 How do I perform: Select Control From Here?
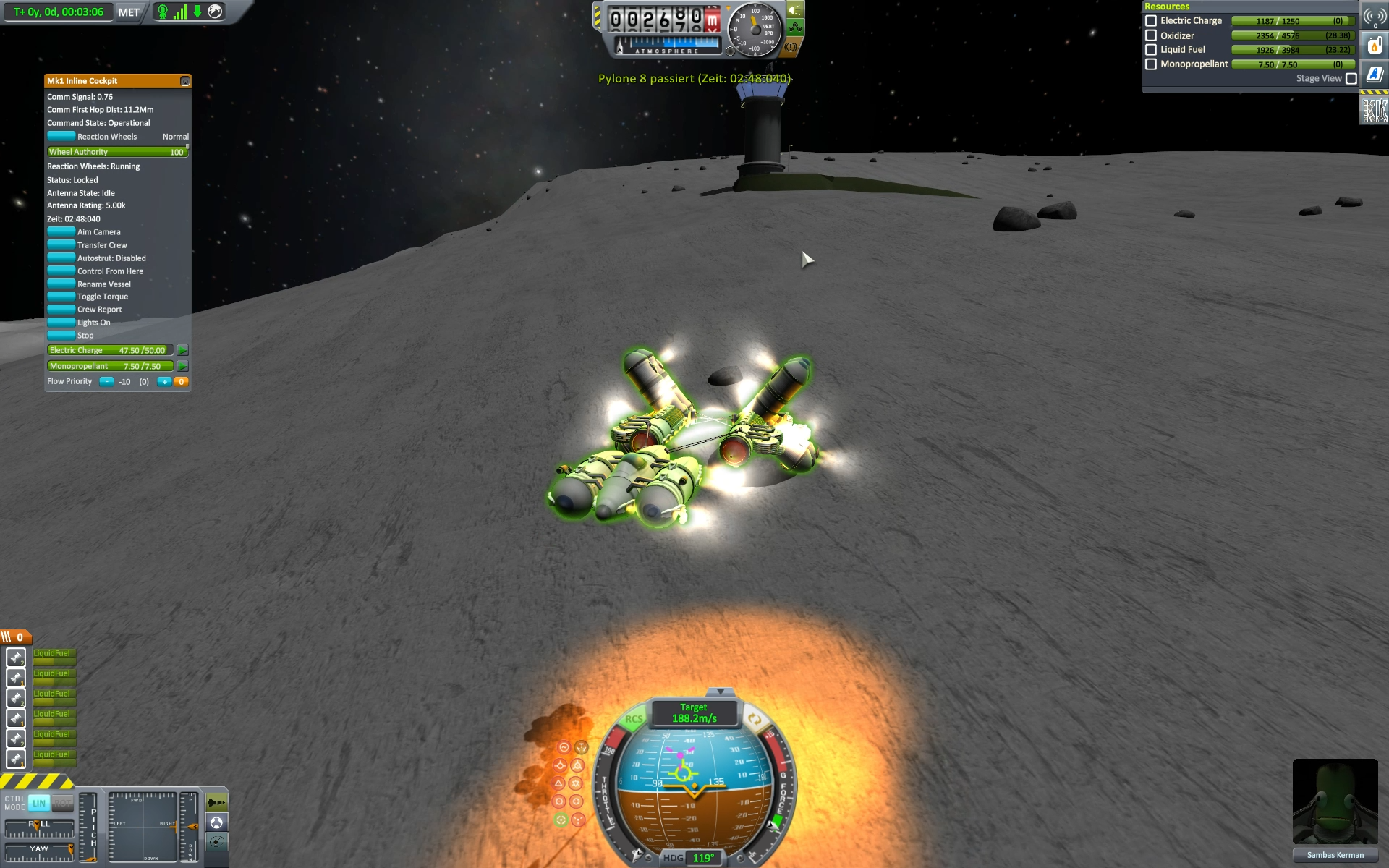(61, 271)
